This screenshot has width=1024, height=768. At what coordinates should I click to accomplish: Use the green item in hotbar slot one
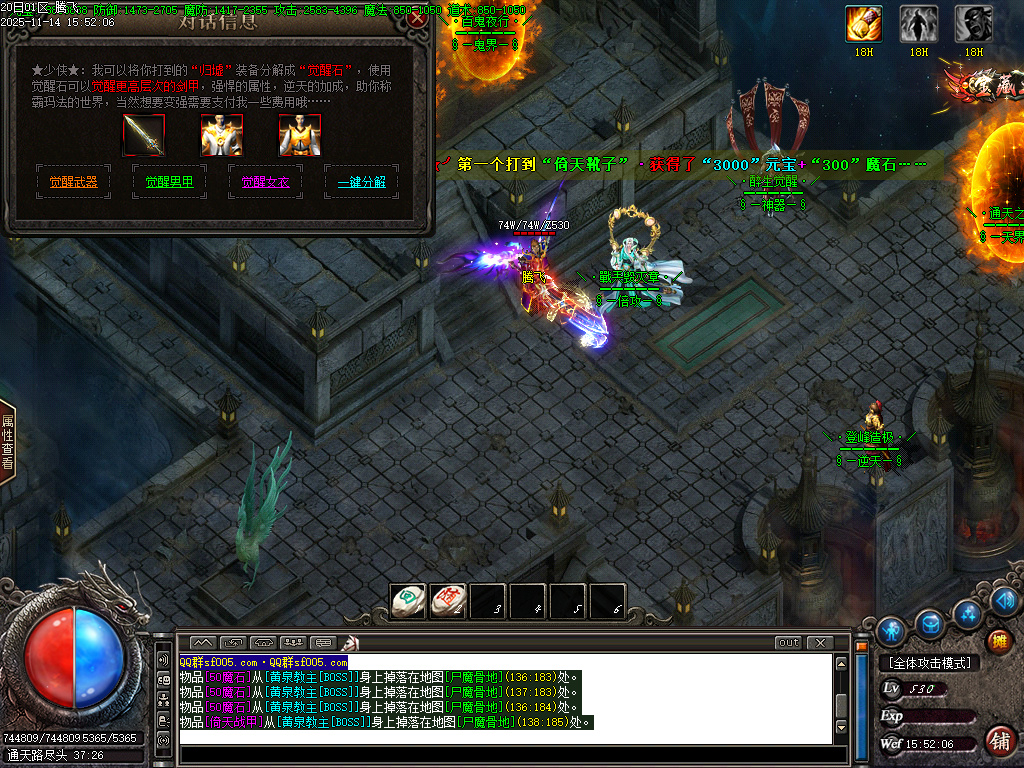pyautogui.click(x=407, y=601)
